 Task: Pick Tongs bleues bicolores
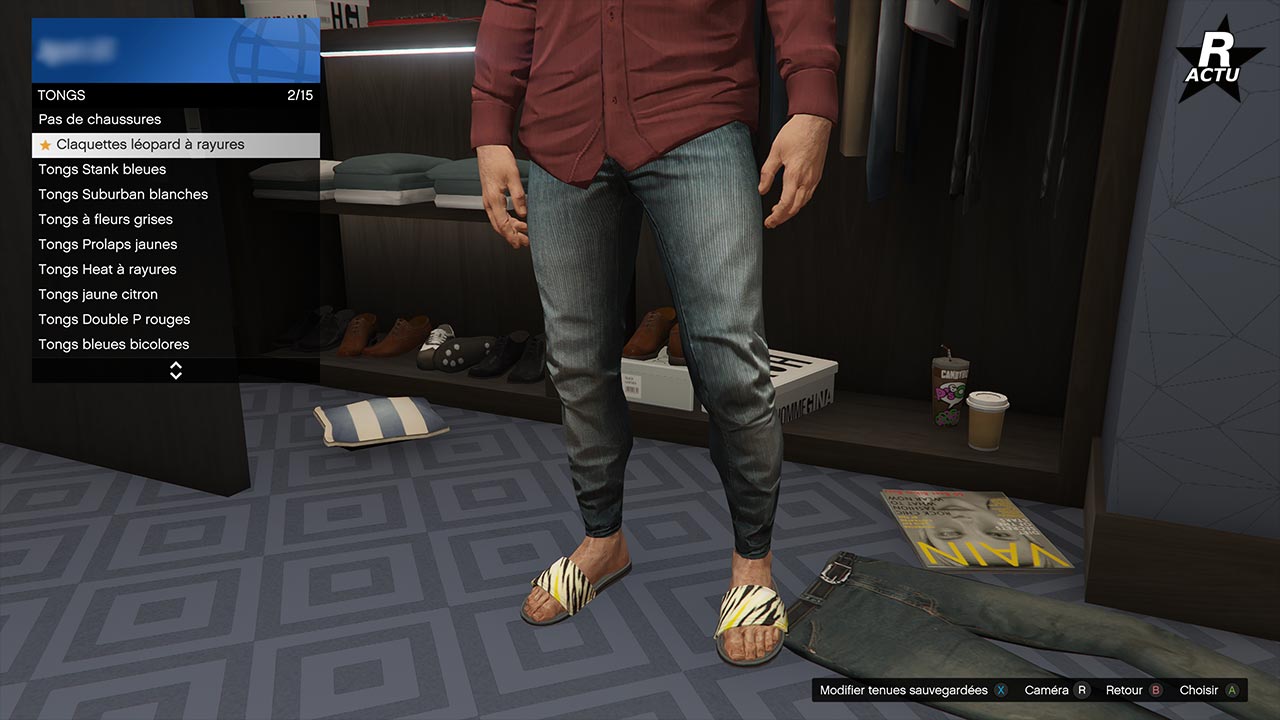(x=113, y=345)
